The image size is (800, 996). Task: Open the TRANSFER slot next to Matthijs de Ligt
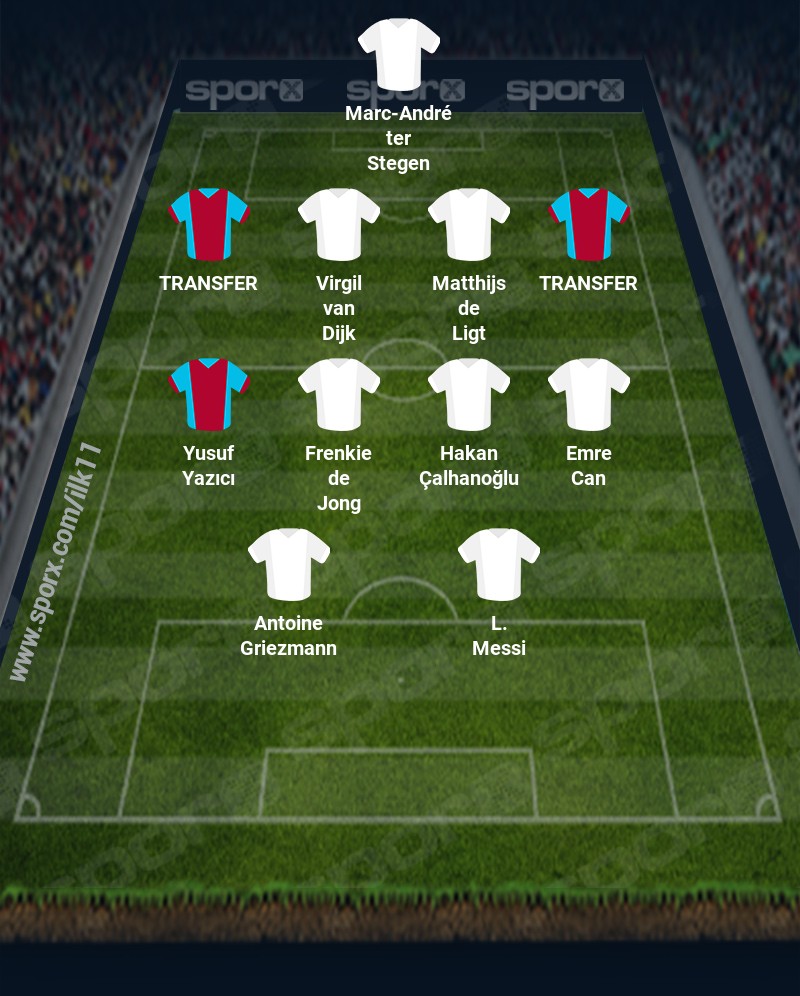pyautogui.click(x=588, y=224)
